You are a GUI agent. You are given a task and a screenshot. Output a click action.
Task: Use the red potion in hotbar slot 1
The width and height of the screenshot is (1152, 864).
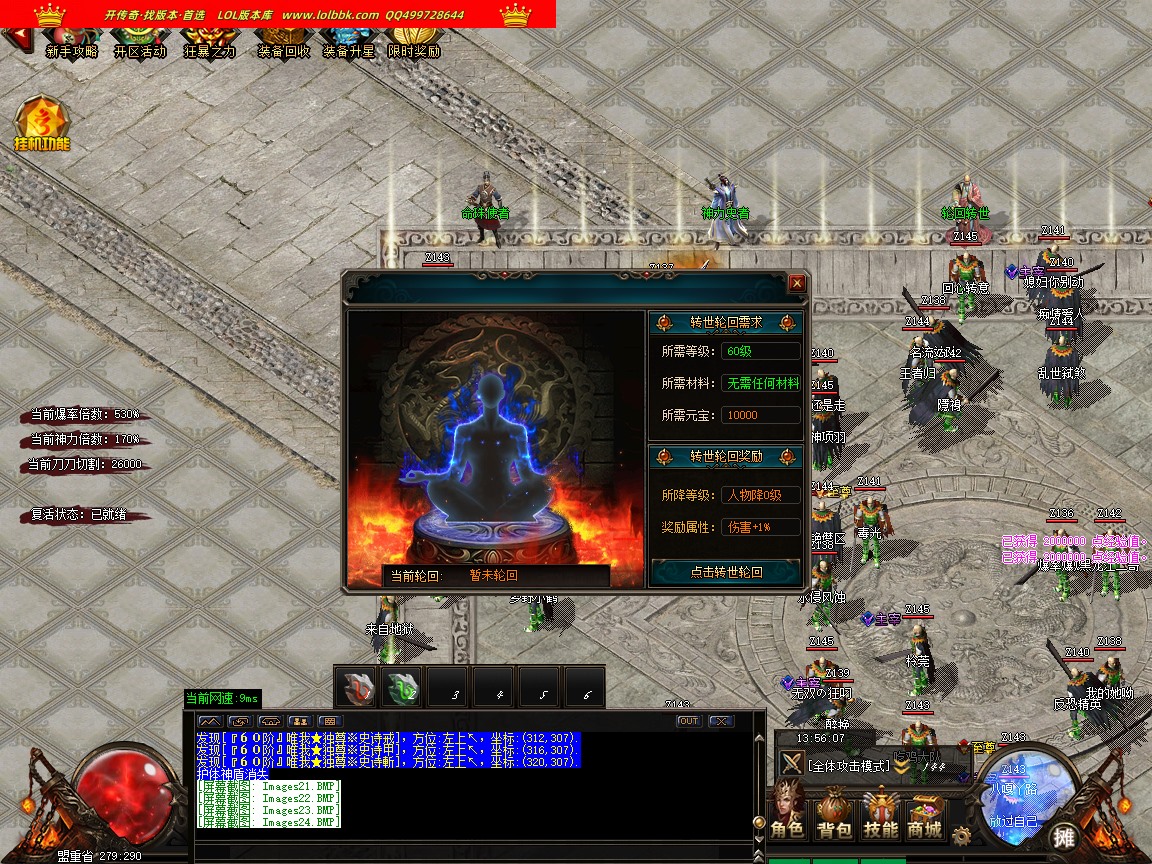coord(357,688)
